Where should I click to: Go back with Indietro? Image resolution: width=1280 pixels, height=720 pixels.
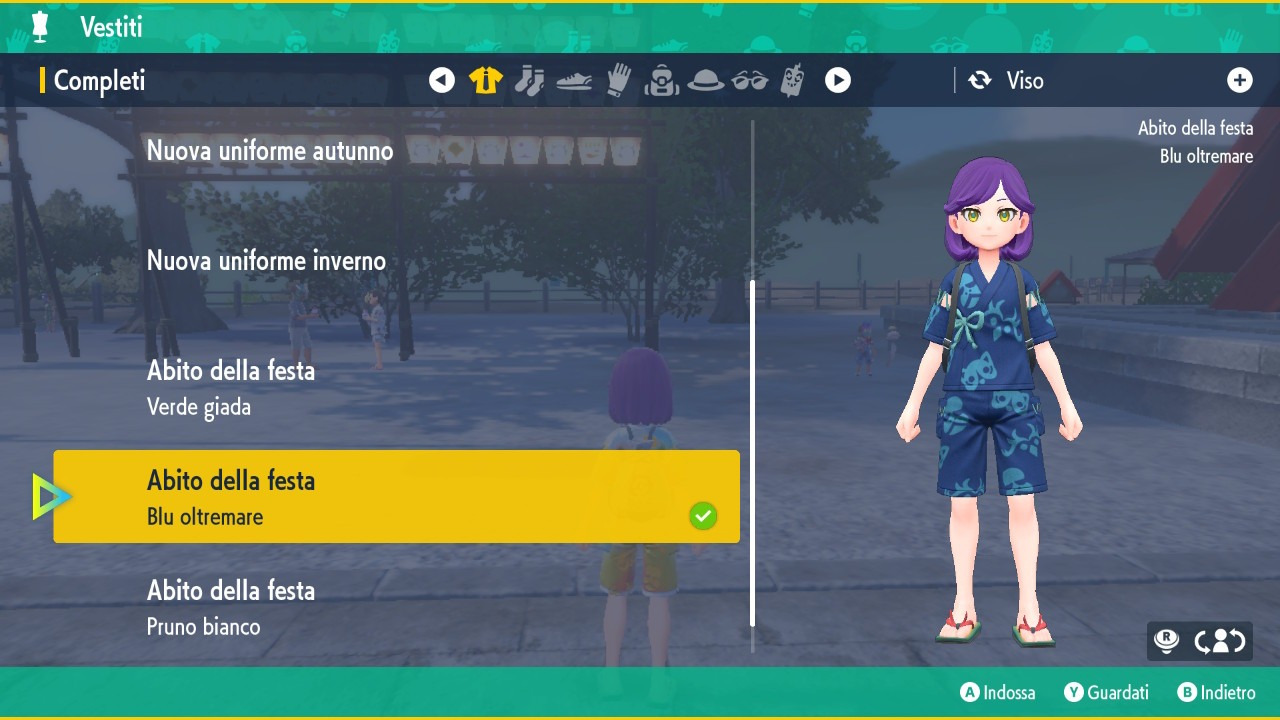click(1216, 692)
